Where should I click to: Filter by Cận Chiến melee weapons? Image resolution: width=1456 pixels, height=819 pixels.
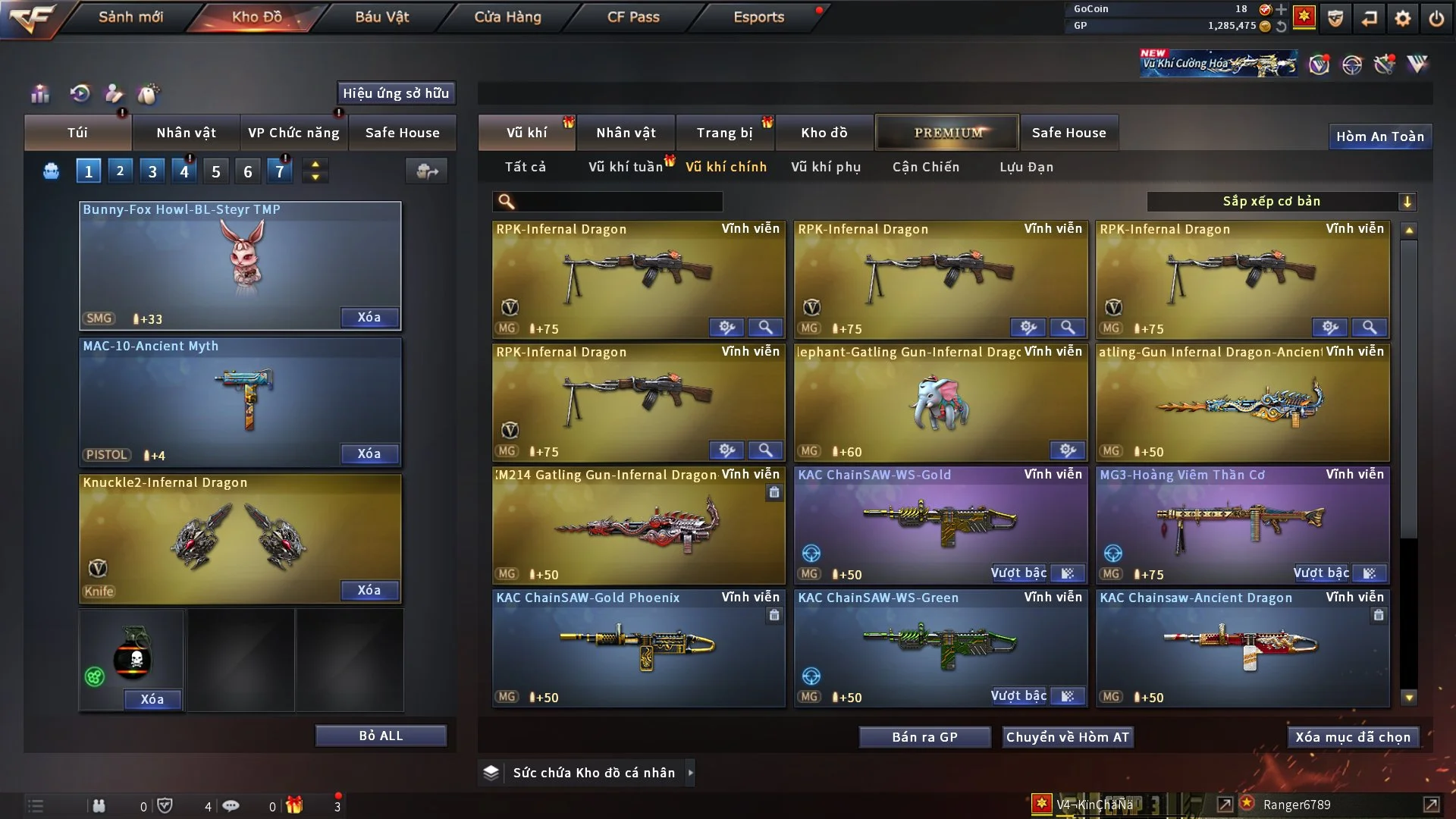(926, 167)
